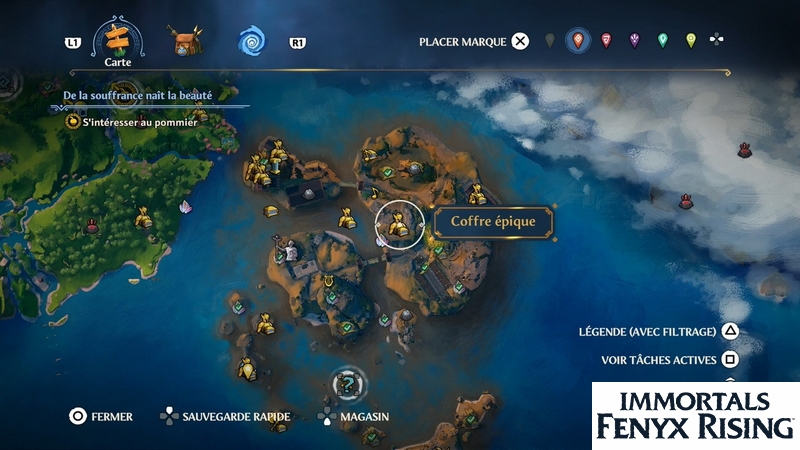This screenshot has height=450, width=800.
Task: Open the blue swirl tab
Action: [x=250, y=41]
